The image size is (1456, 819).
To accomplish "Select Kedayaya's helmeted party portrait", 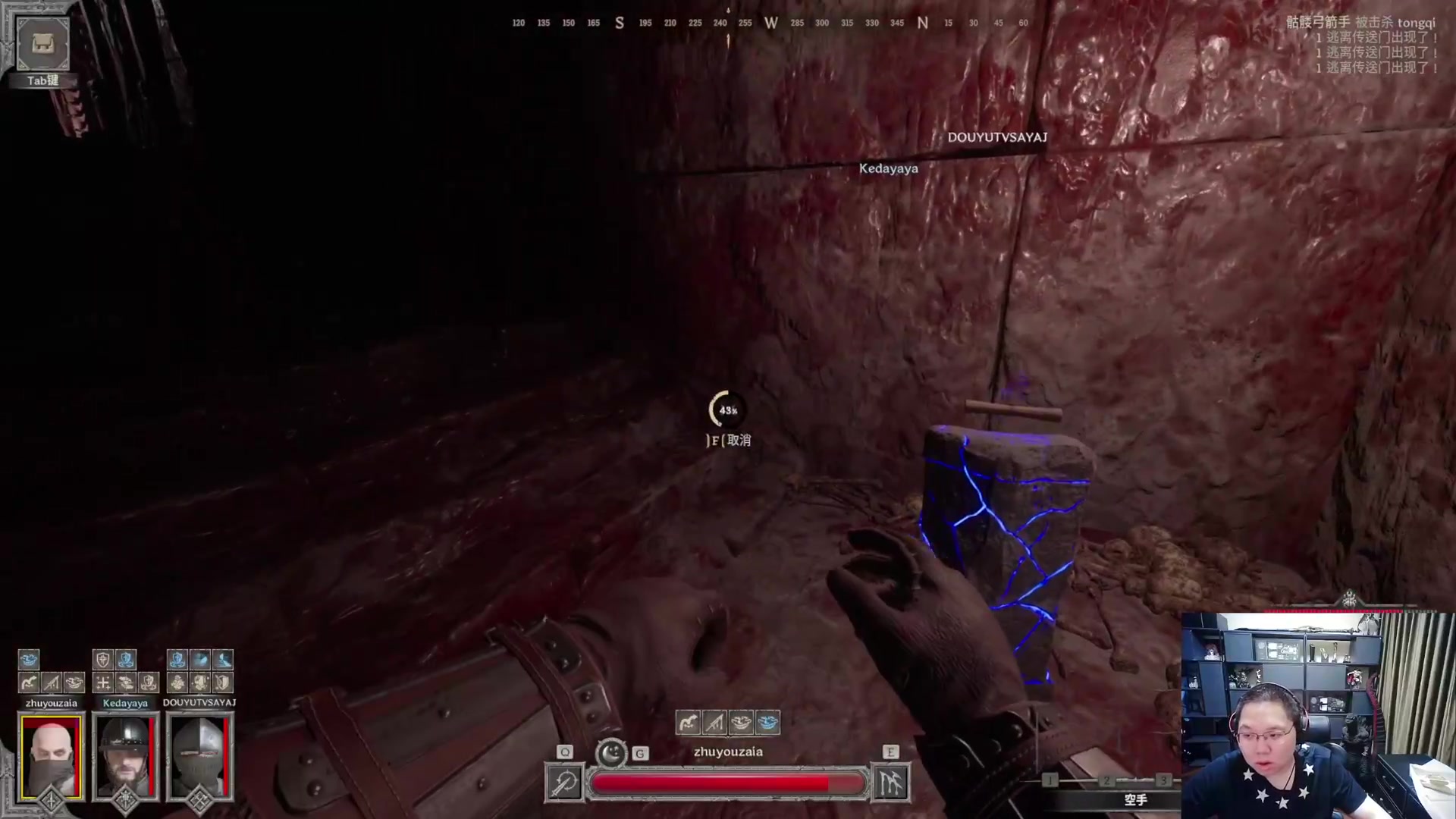I will pos(125,756).
